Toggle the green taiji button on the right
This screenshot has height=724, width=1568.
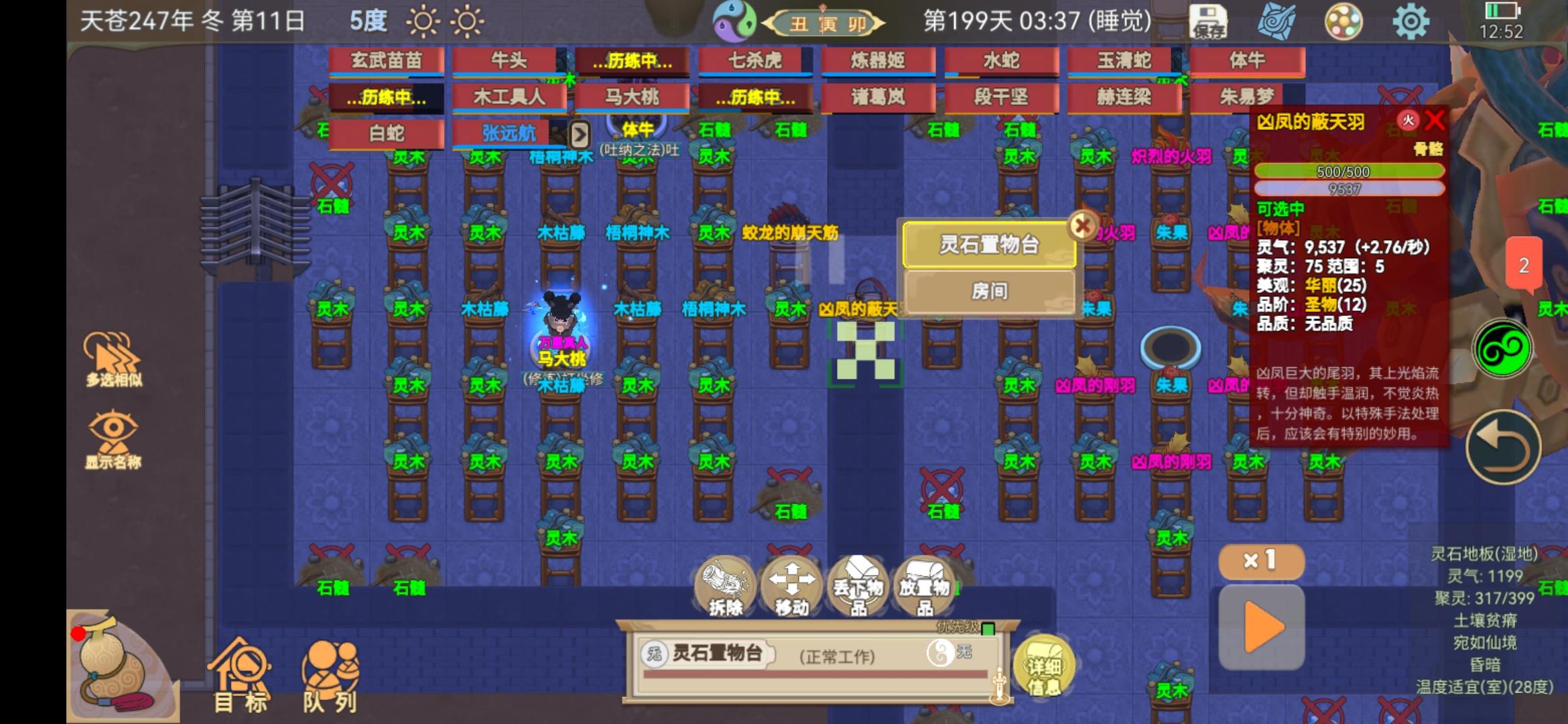[x=1504, y=346]
